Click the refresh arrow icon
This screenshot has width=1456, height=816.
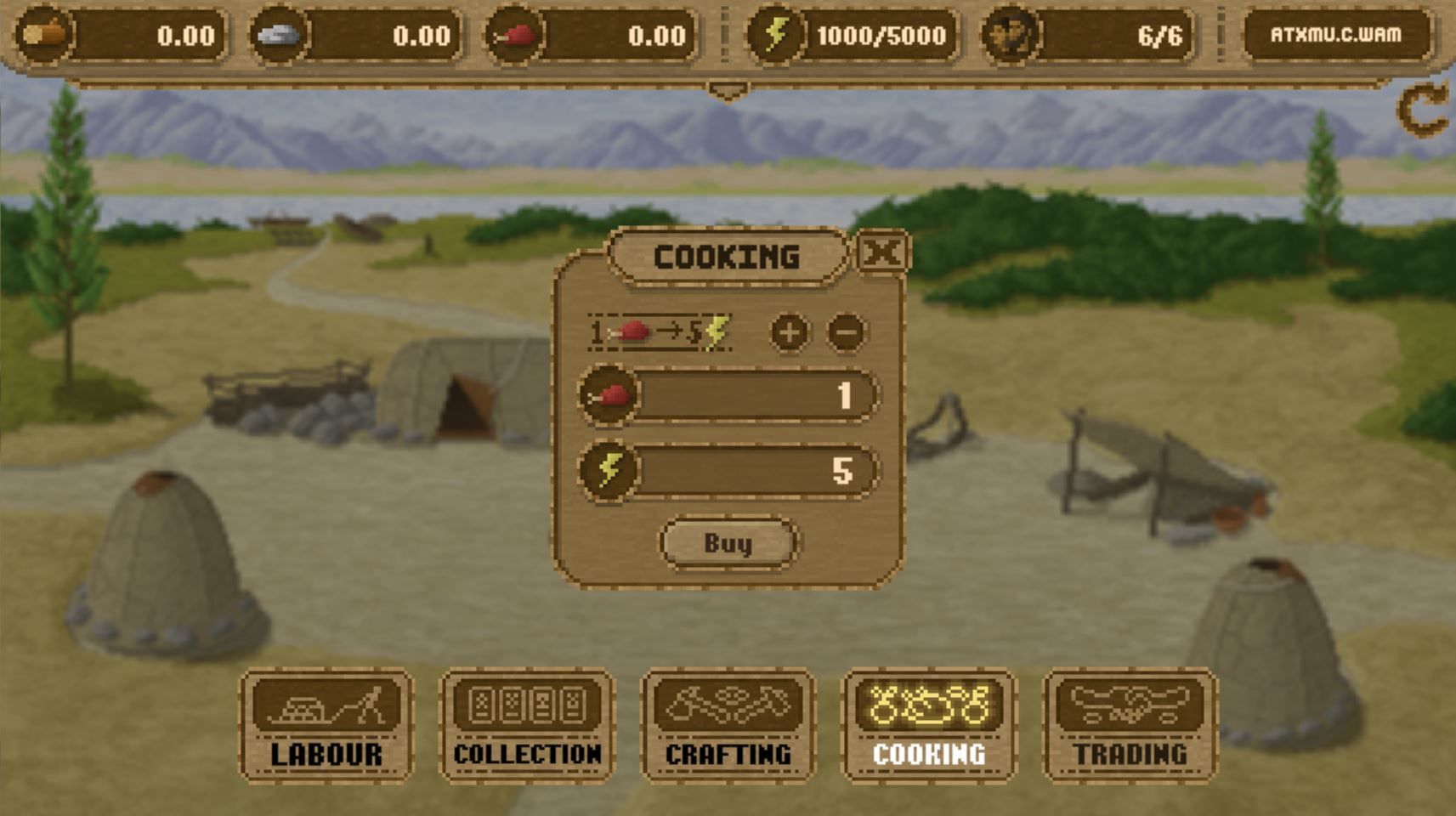pyautogui.click(x=1423, y=109)
